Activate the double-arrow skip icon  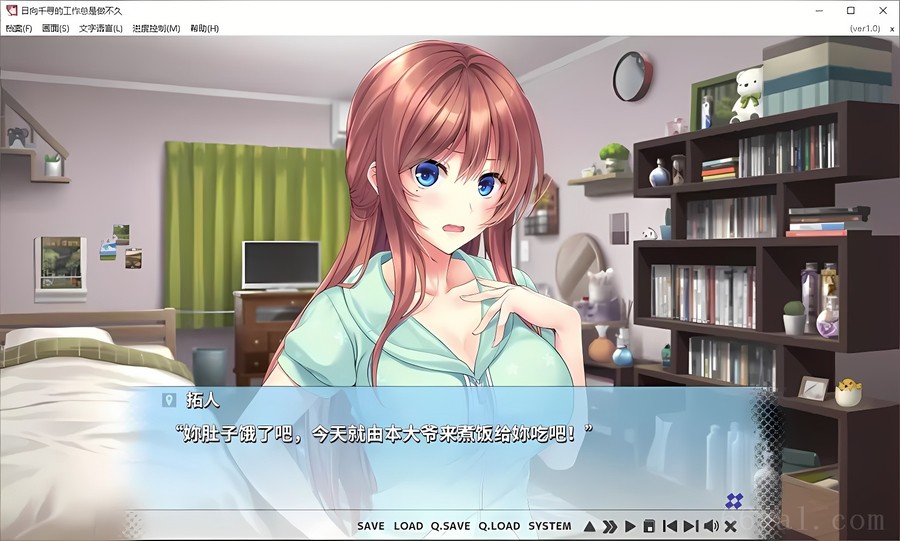pos(609,526)
